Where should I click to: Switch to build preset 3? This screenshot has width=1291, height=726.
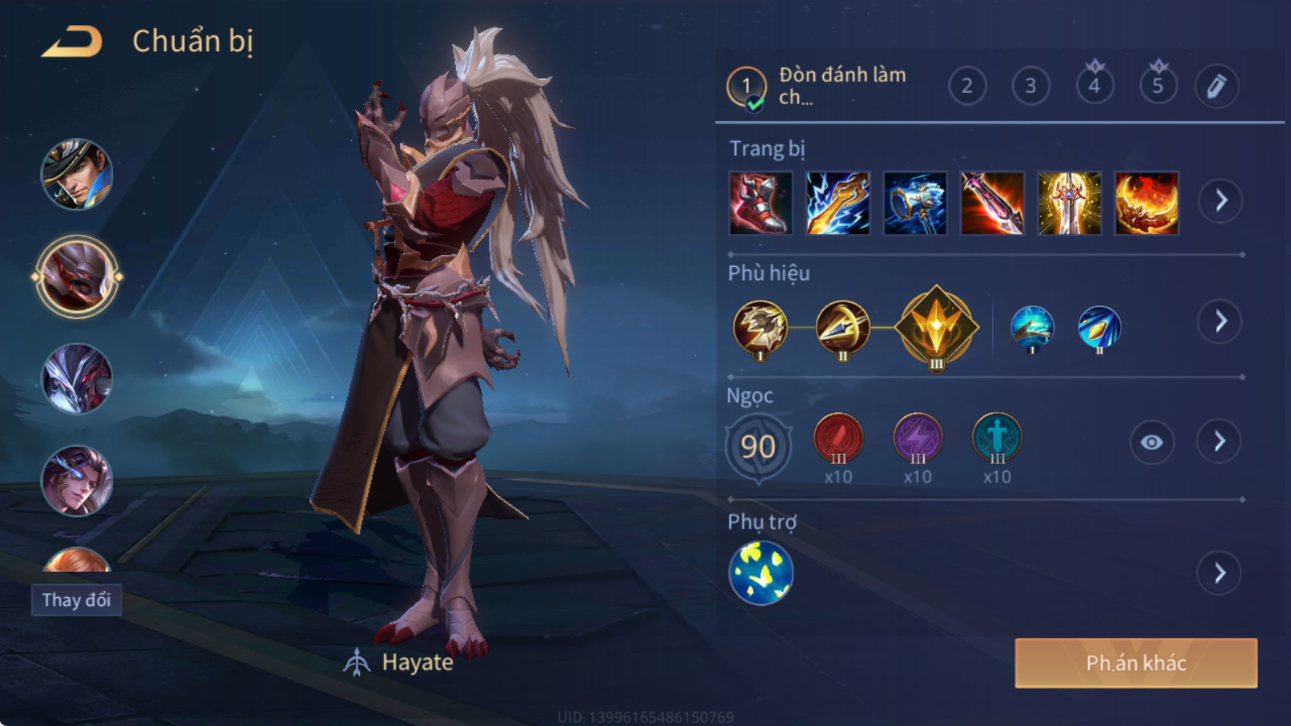tap(1031, 86)
